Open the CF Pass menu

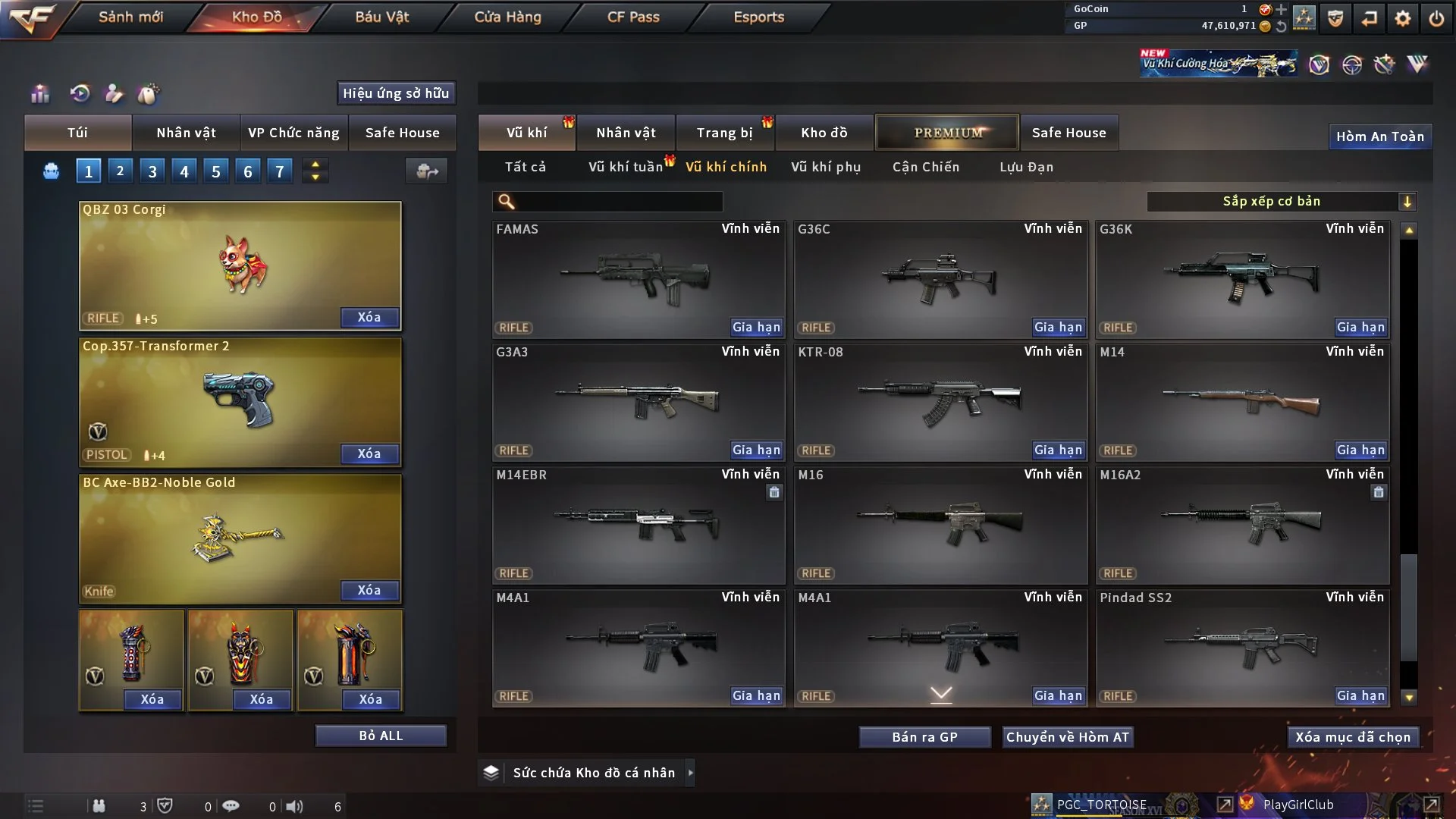click(633, 17)
